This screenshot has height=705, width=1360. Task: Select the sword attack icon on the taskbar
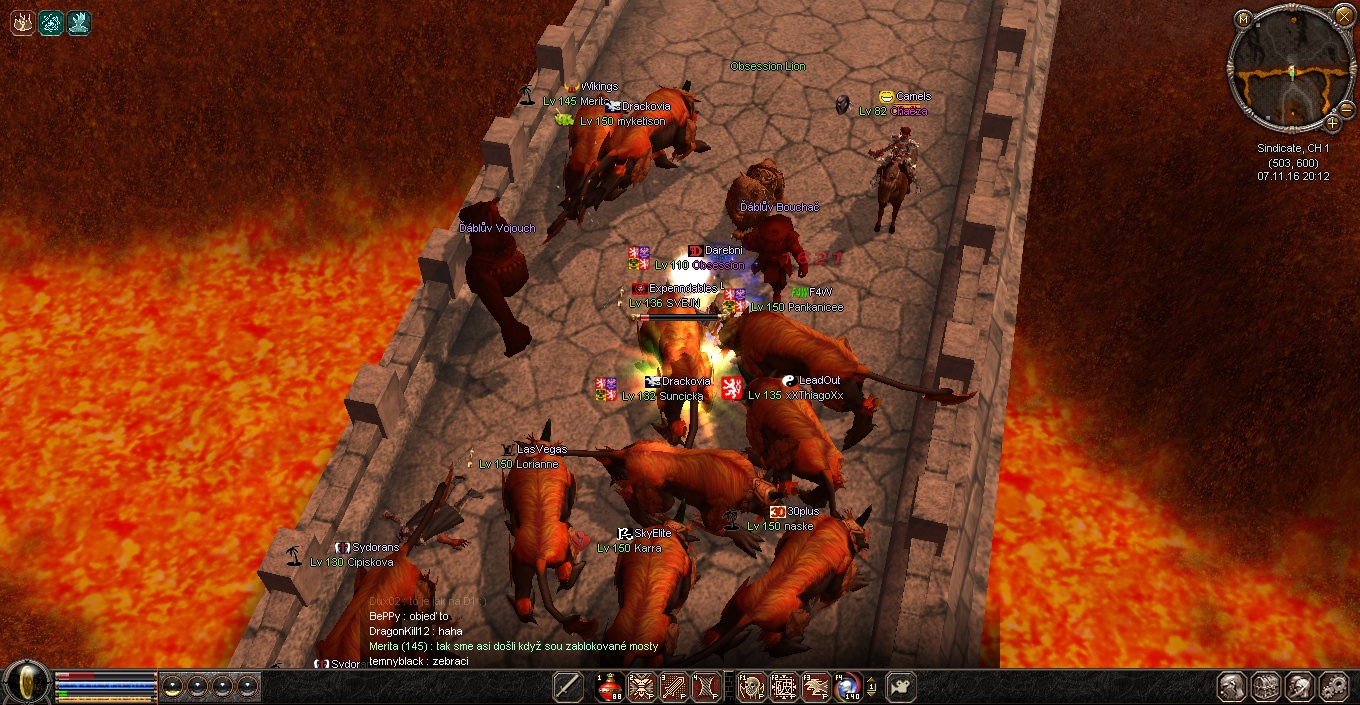[x=568, y=687]
